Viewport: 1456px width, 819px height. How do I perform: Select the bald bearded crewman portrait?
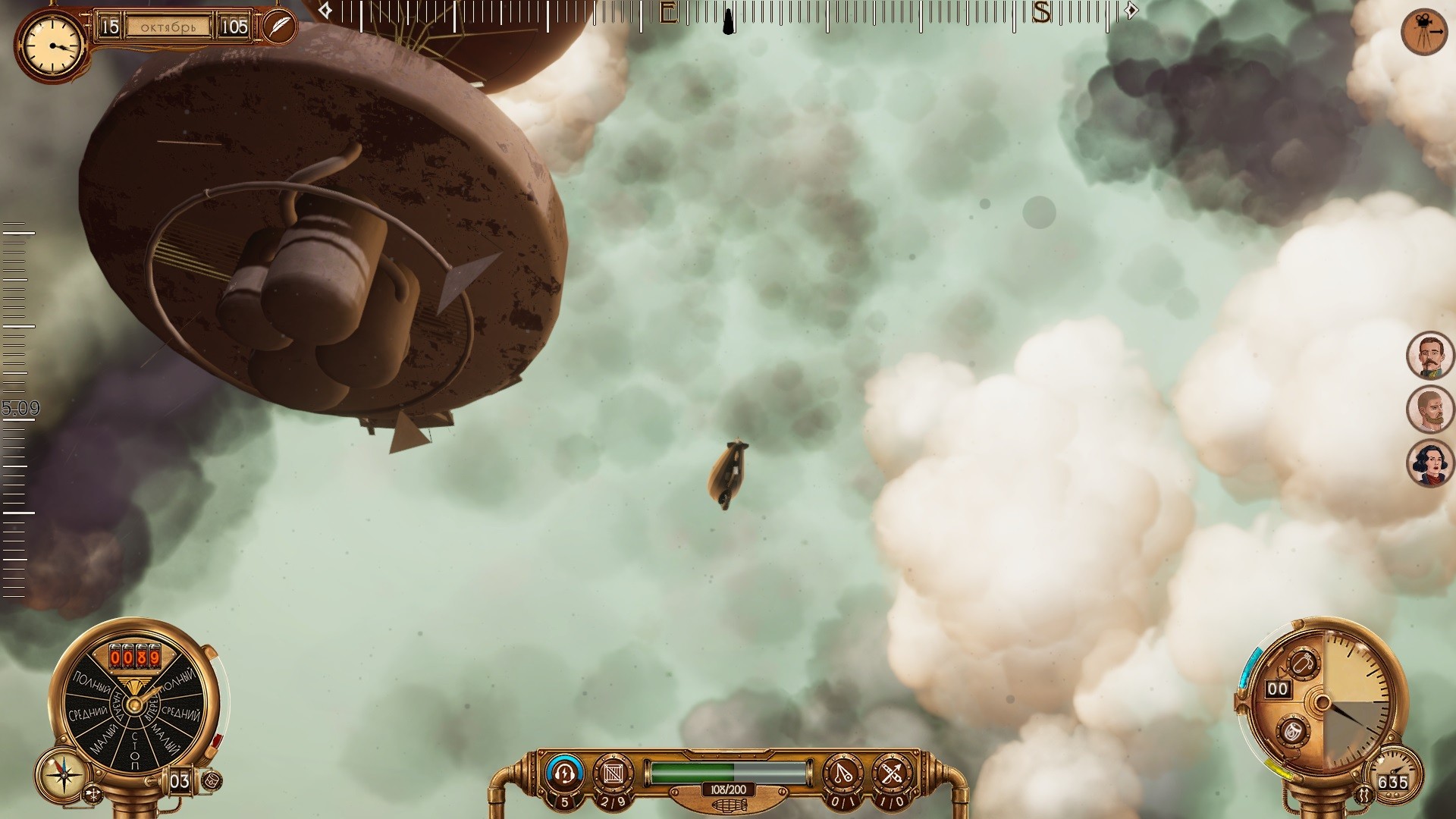(x=1429, y=410)
